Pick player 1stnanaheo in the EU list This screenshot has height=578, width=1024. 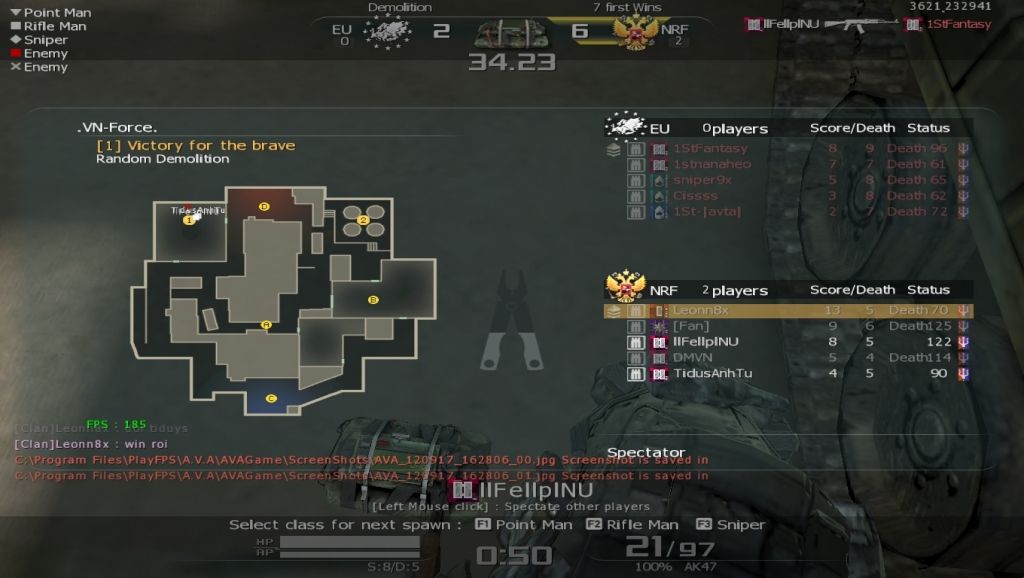[711, 164]
